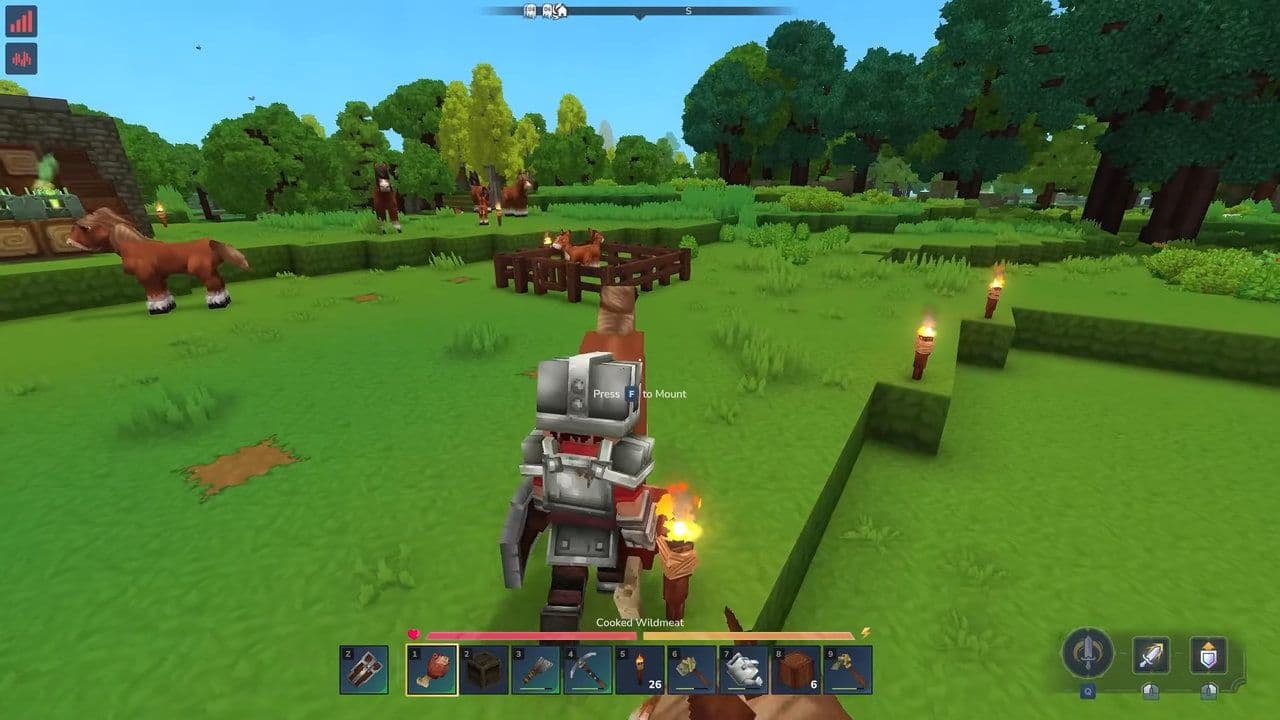
Task: Select the white watering can slot
Action: coord(744,670)
